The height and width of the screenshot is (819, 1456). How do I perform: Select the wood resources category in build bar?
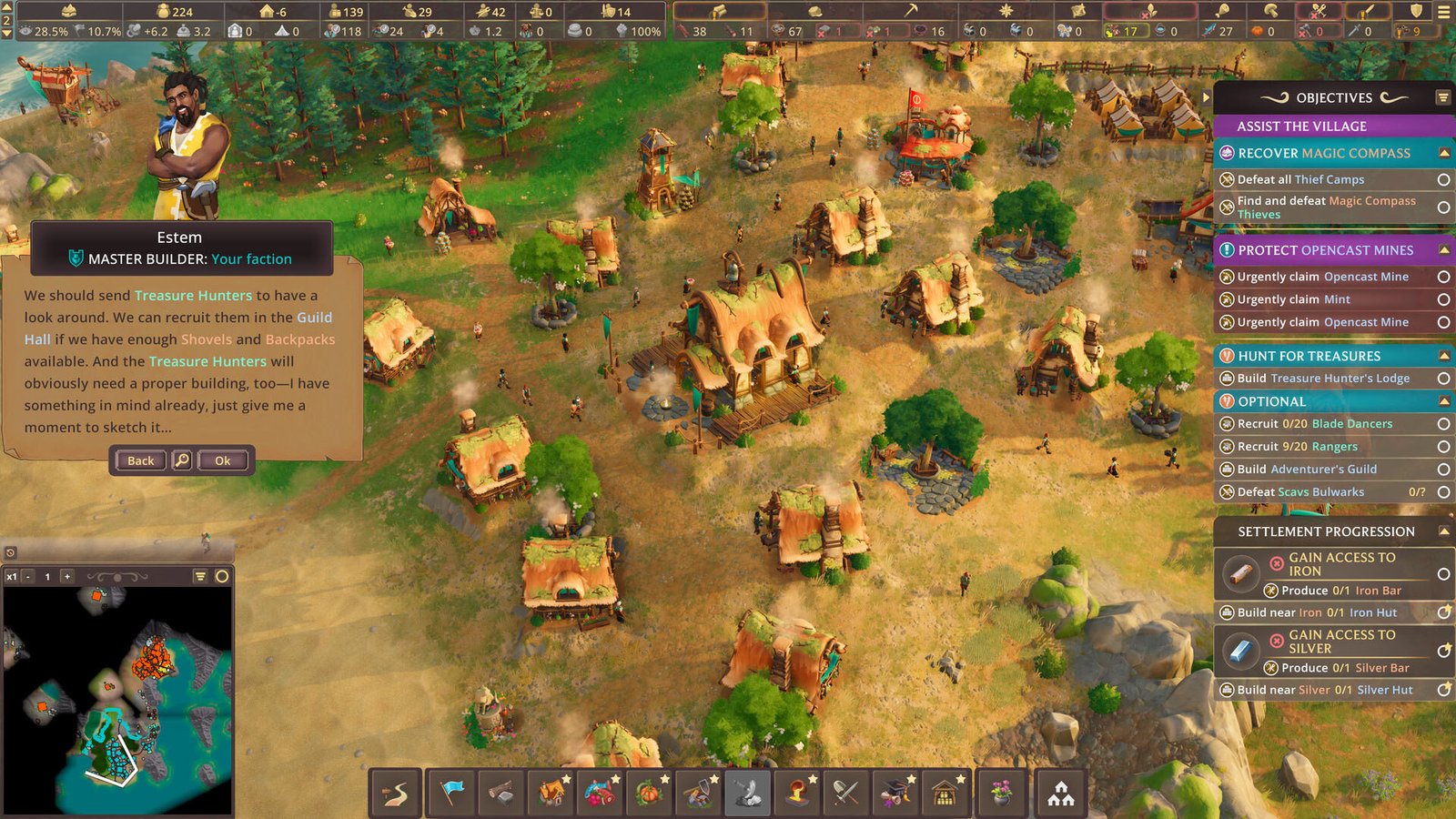click(500, 793)
